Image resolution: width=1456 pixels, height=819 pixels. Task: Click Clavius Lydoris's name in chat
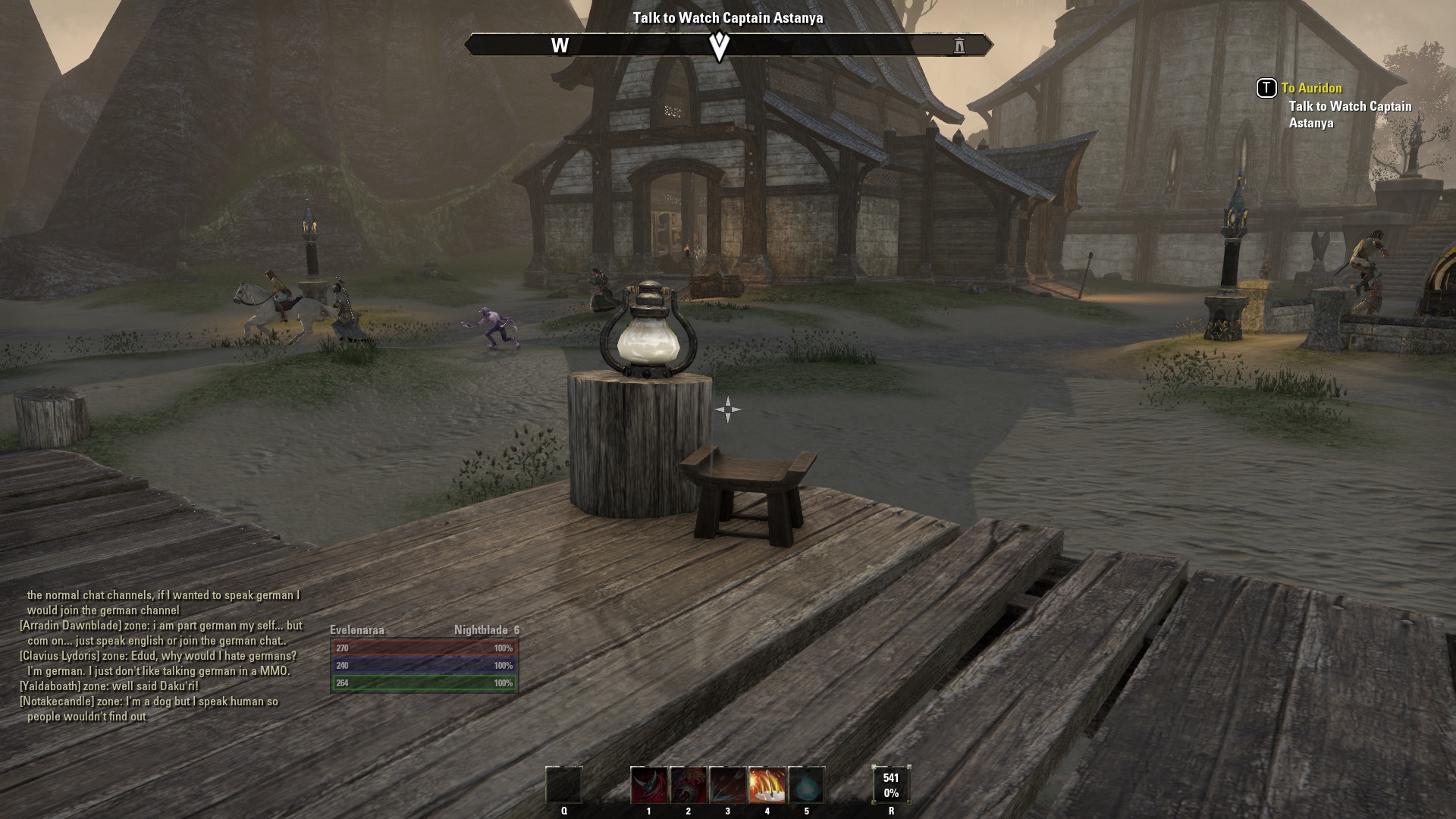pyautogui.click(x=60, y=656)
